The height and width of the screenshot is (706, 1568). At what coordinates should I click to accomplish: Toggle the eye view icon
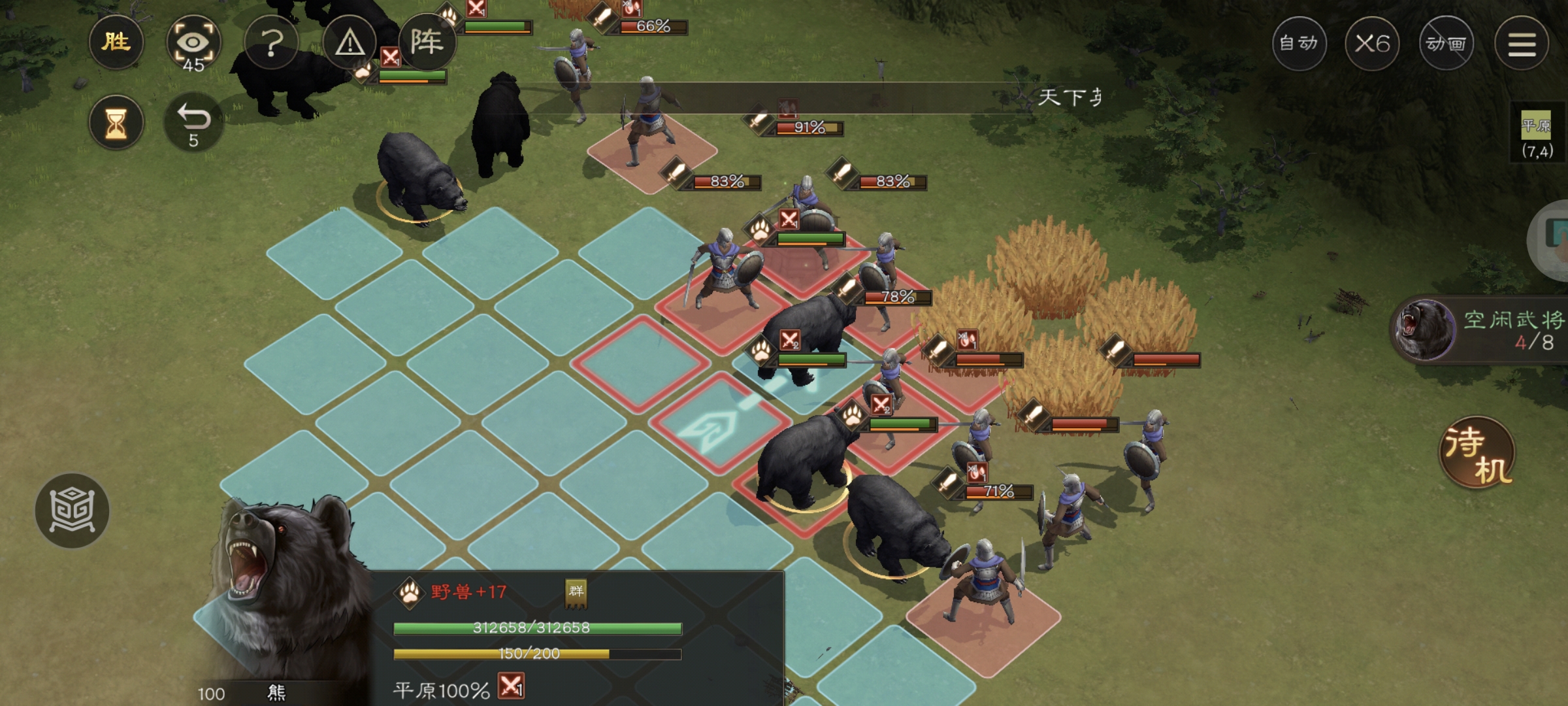193,44
